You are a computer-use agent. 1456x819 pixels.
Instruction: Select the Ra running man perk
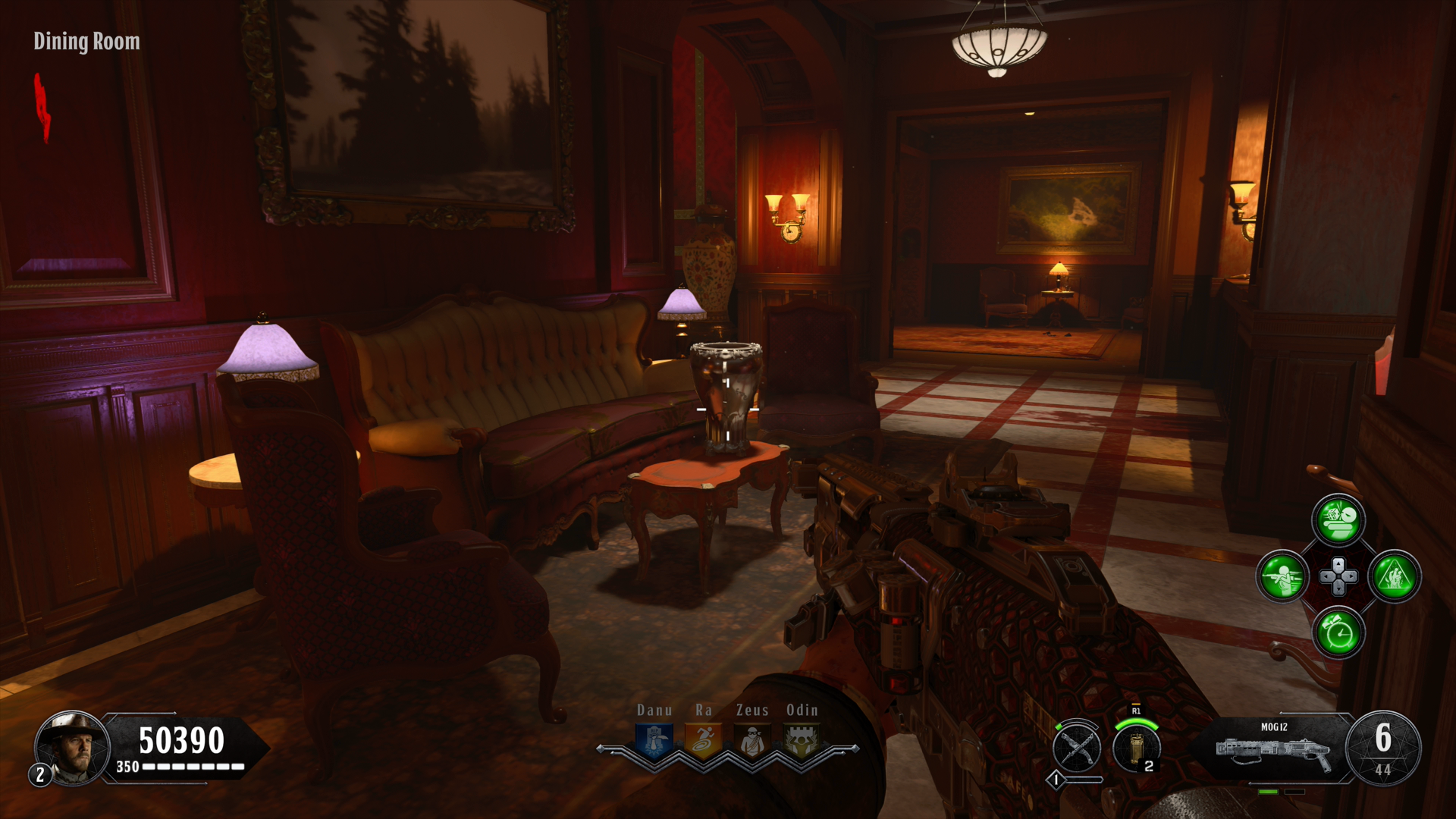tap(703, 741)
